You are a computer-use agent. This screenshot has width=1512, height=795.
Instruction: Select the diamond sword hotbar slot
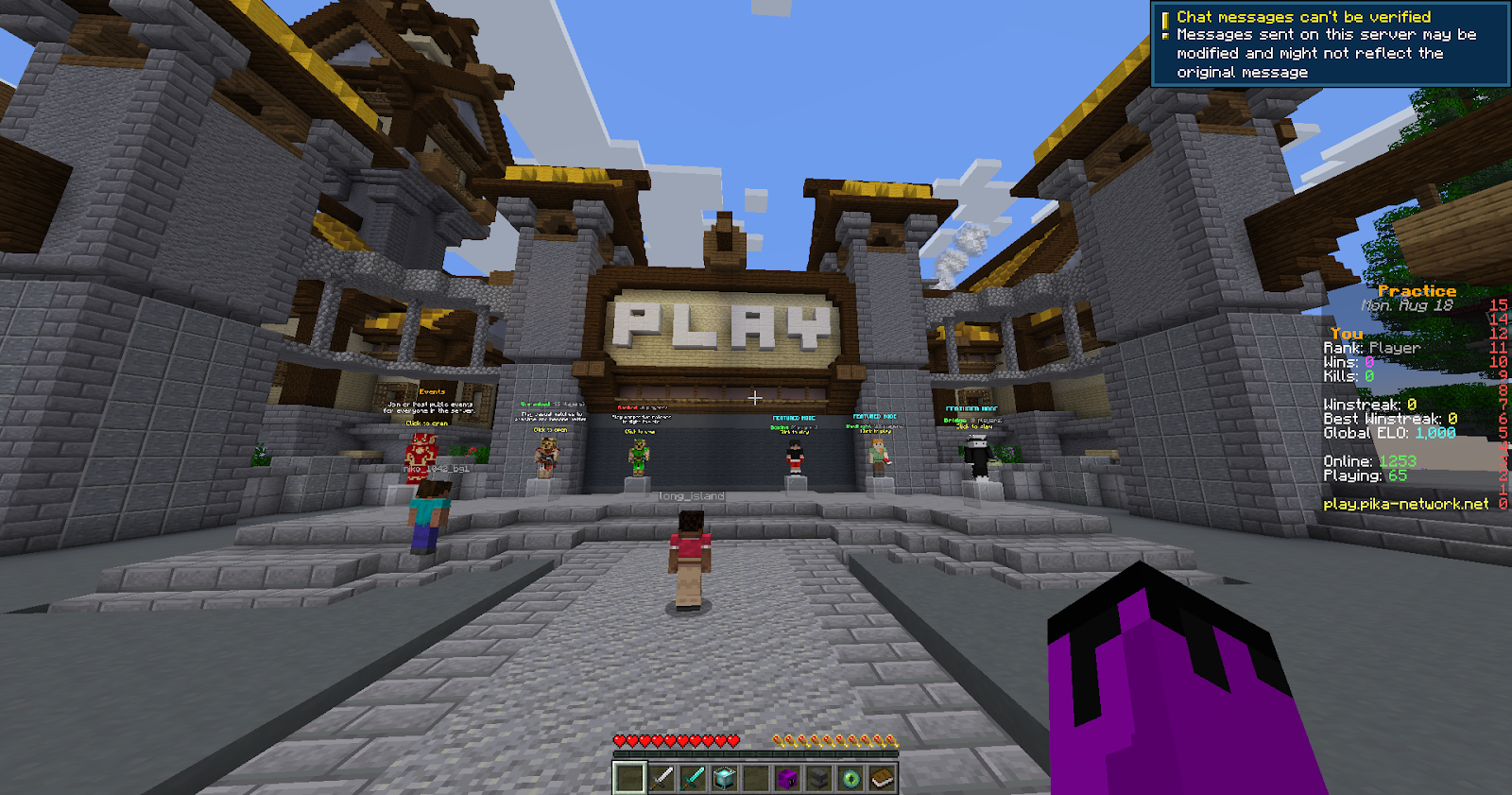click(x=695, y=776)
